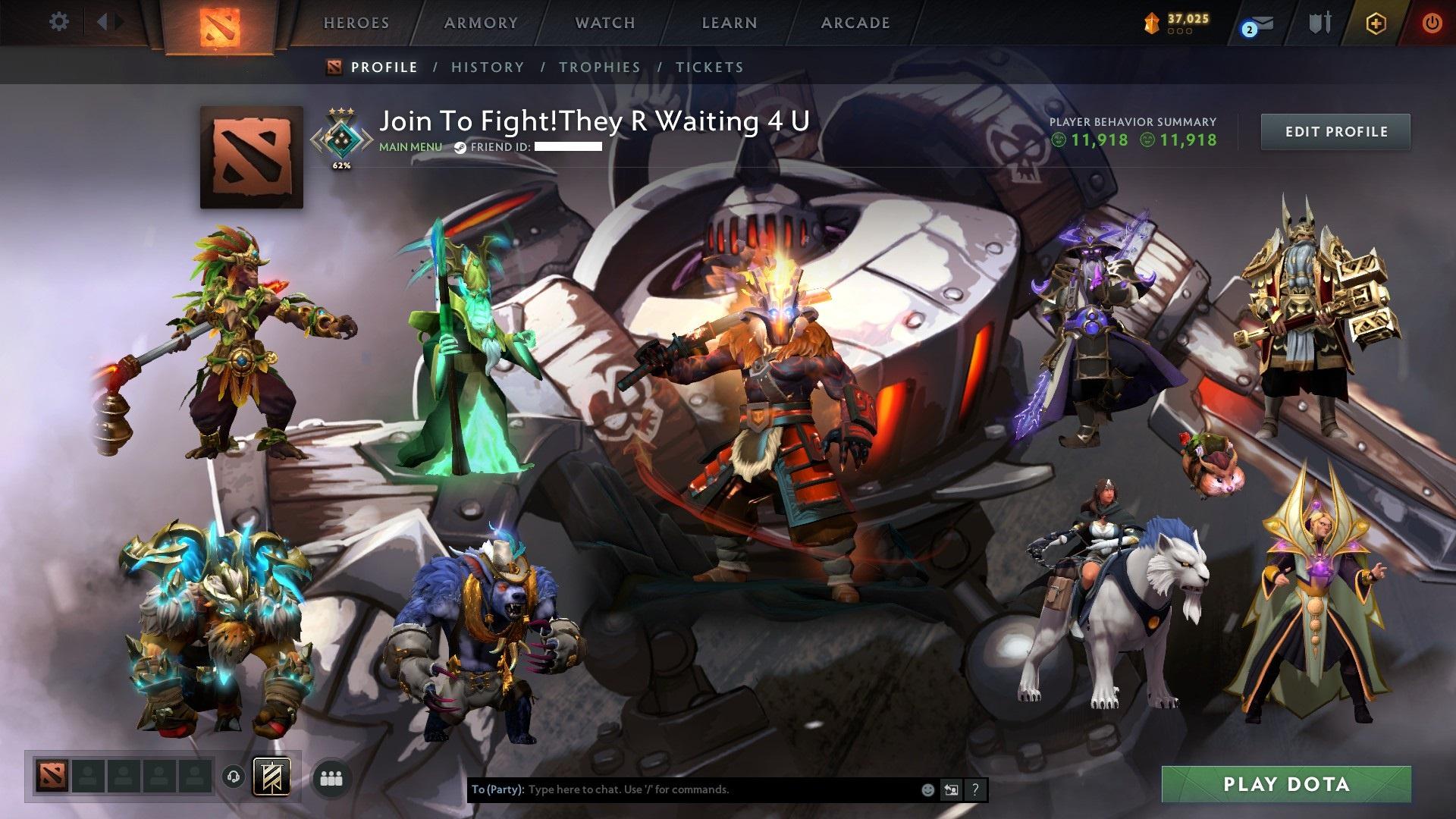Click the Edit Profile button
The image size is (1456, 819).
(x=1335, y=132)
